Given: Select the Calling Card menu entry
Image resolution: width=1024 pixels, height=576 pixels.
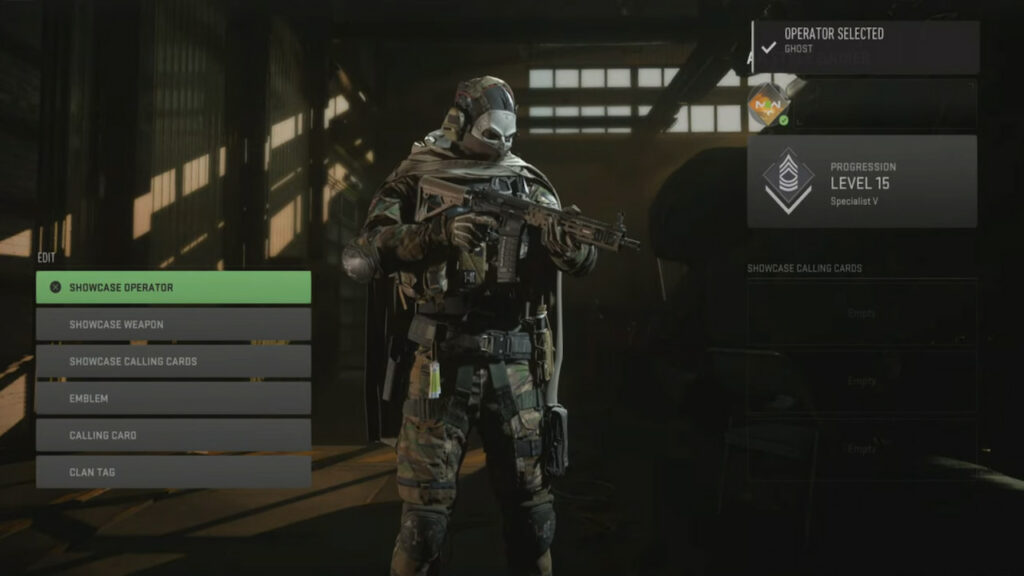Looking at the screenshot, I should click(x=173, y=436).
